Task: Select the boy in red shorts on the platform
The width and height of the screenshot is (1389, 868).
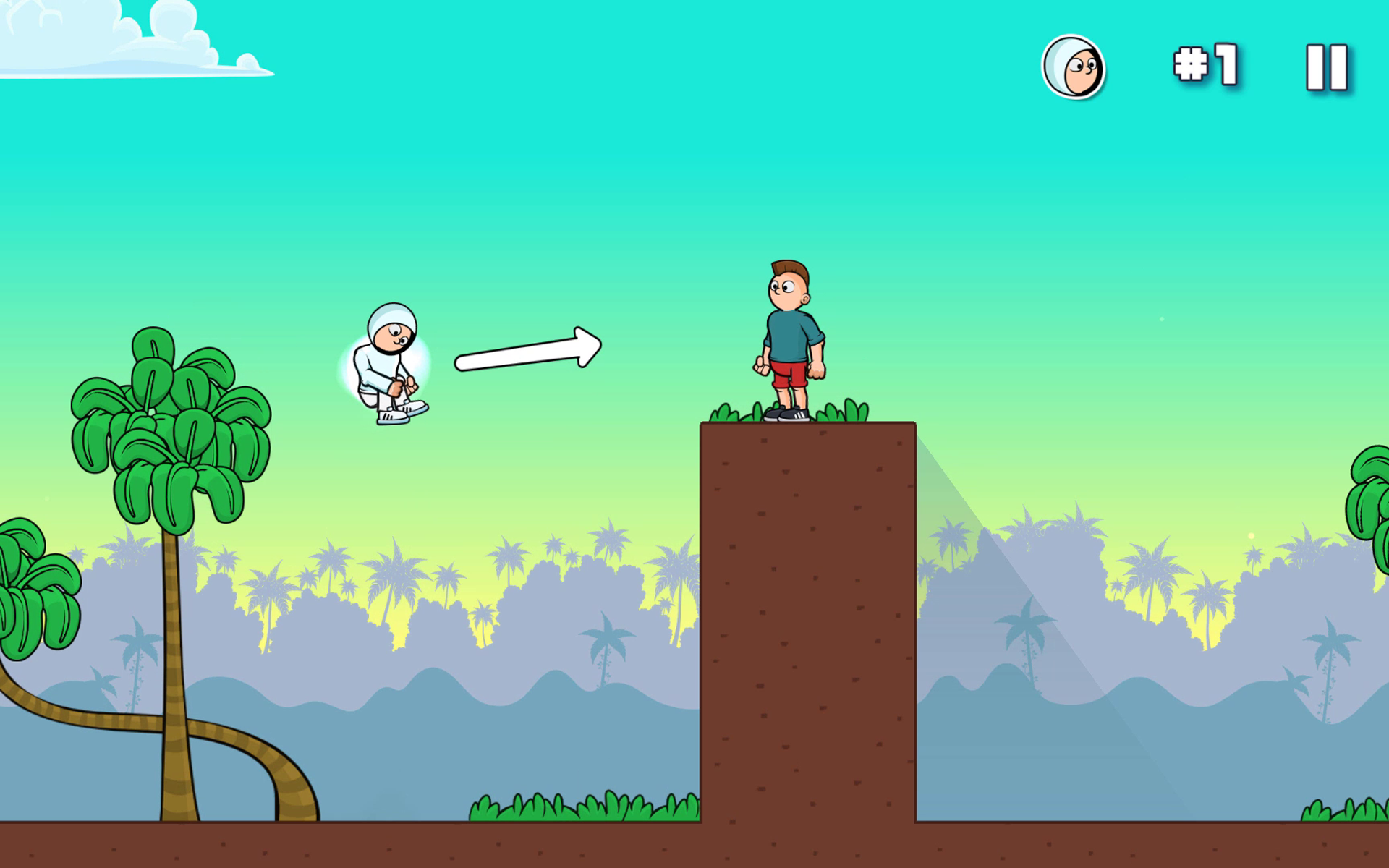Action: [x=789, y=340]
